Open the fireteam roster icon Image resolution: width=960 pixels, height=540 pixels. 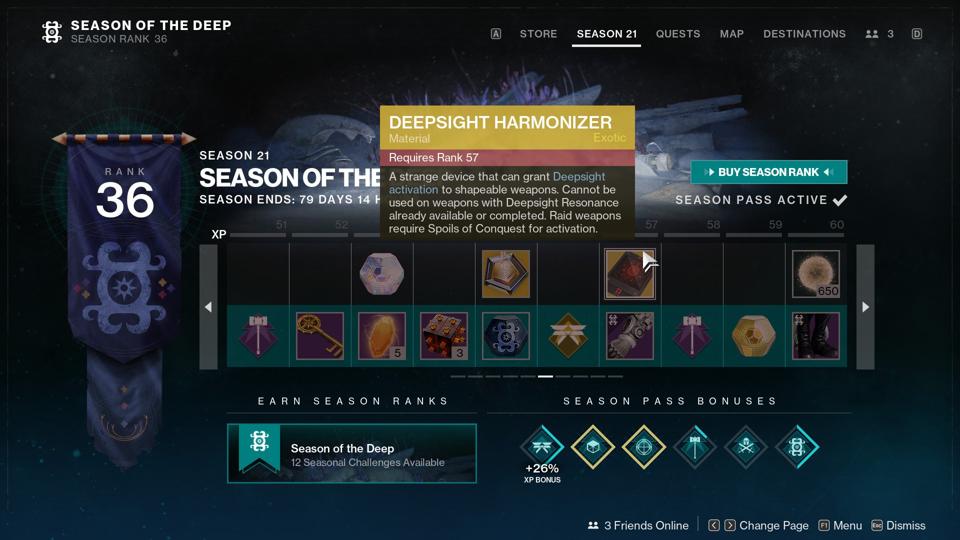[x=879, y=34]
